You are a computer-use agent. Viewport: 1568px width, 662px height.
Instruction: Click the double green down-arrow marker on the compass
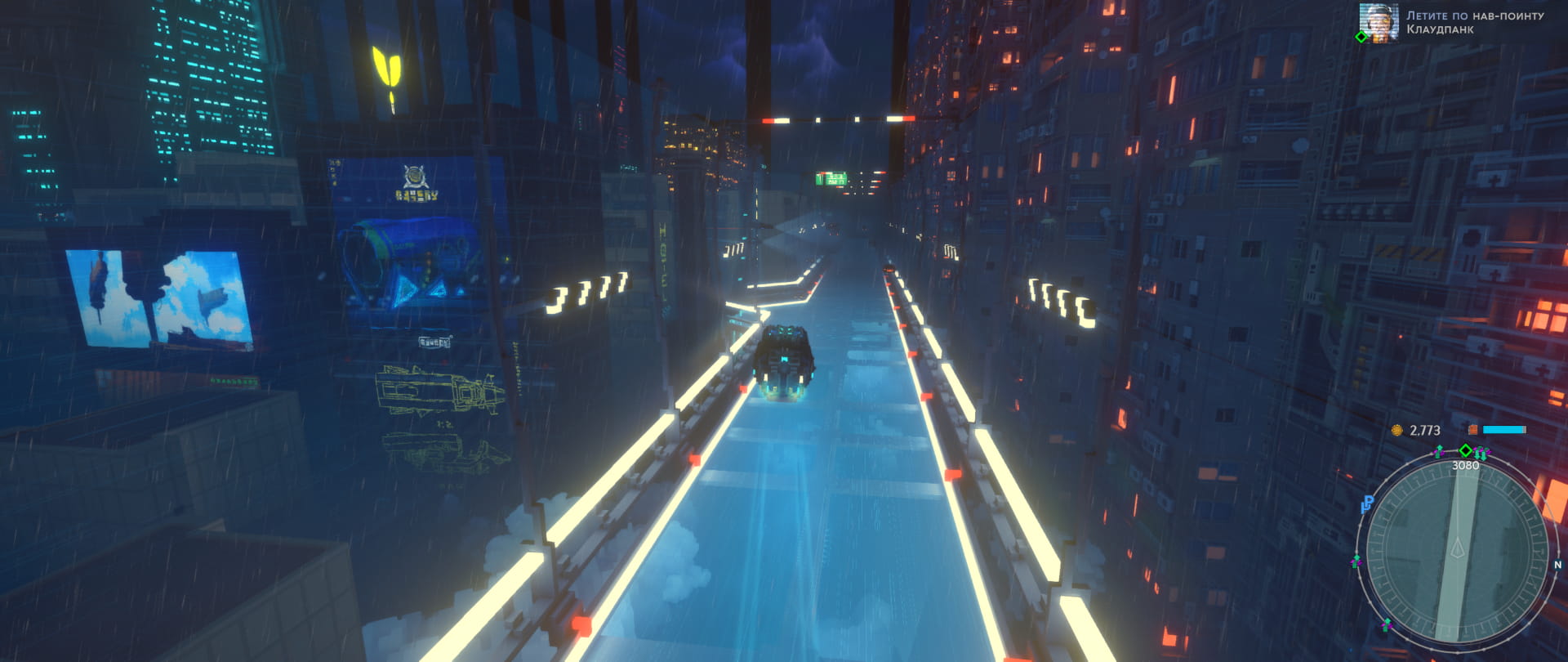[1480, 453]
